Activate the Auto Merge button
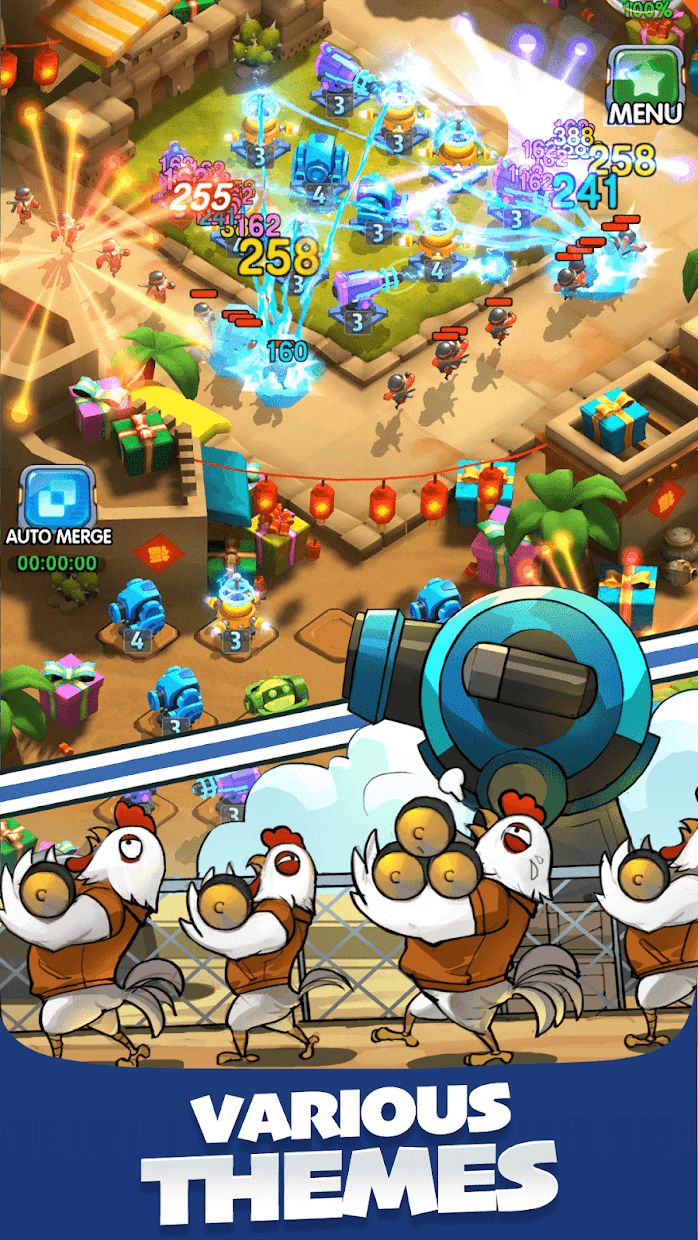The height and width of the screenshot is (1240, 698). pos(57,497)
